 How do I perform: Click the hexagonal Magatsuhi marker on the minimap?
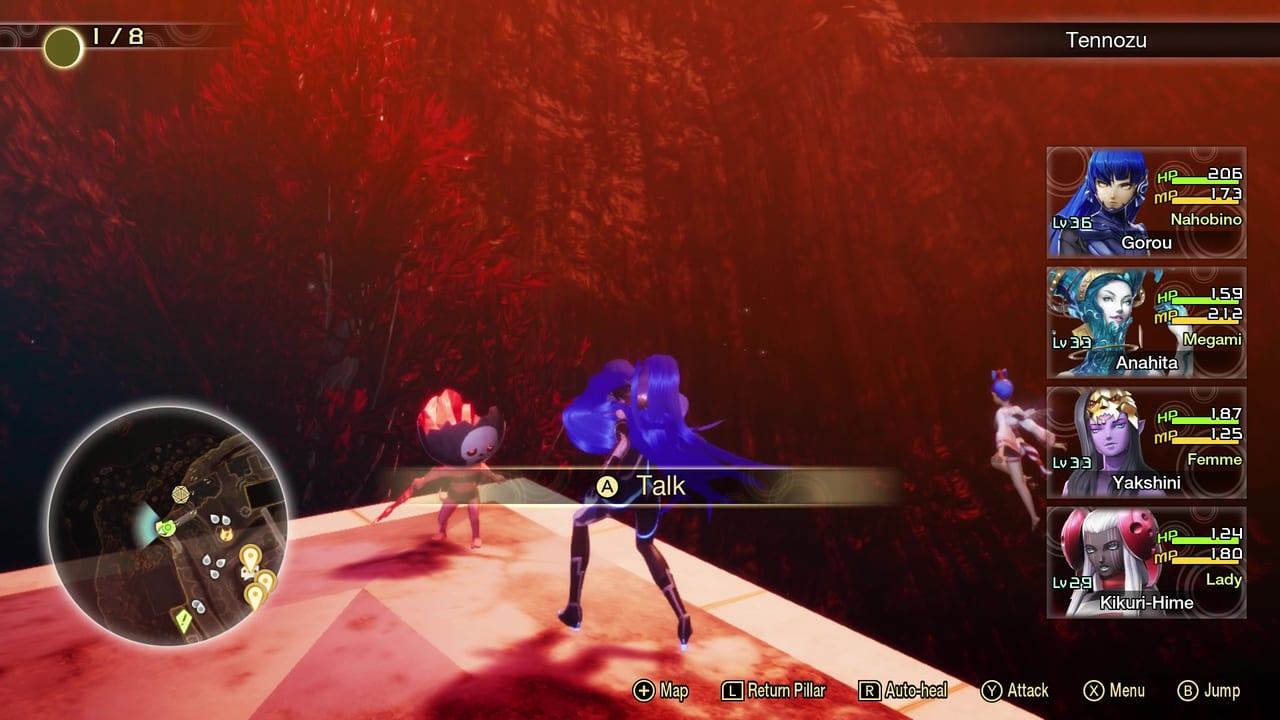pos(180,493)
